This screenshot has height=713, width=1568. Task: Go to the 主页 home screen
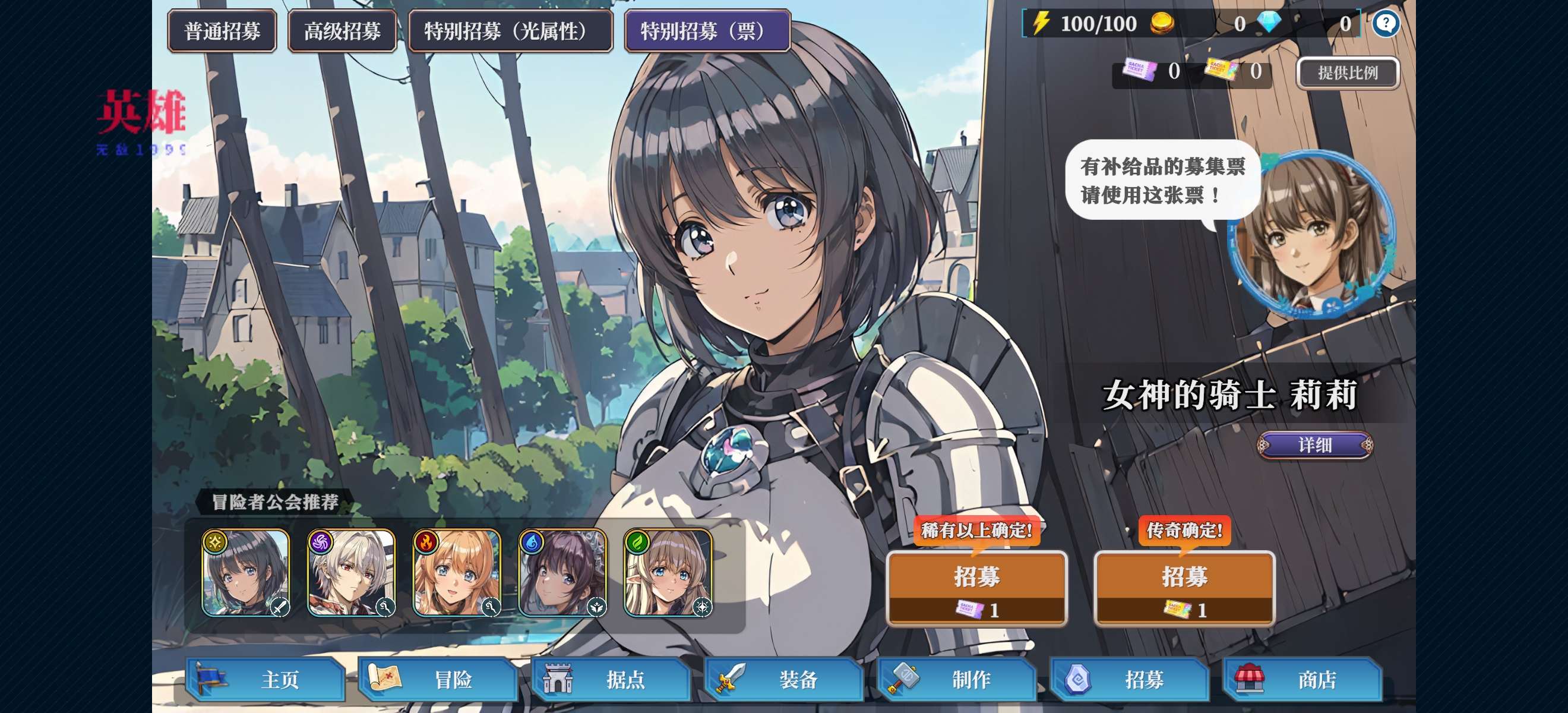pyautogui.click(x=266, y=679)
